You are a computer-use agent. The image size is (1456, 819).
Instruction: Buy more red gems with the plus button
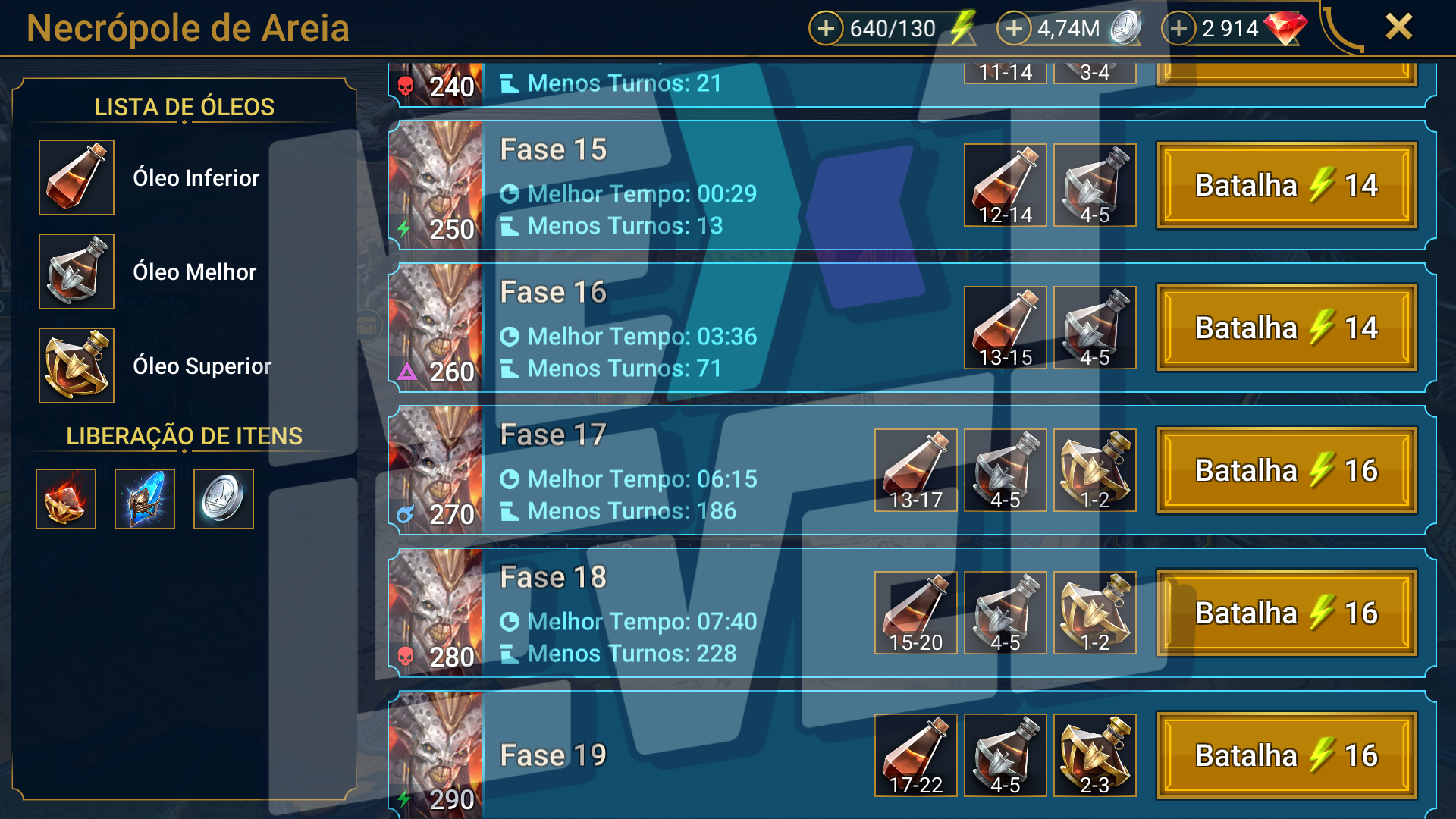[1178, 29]
